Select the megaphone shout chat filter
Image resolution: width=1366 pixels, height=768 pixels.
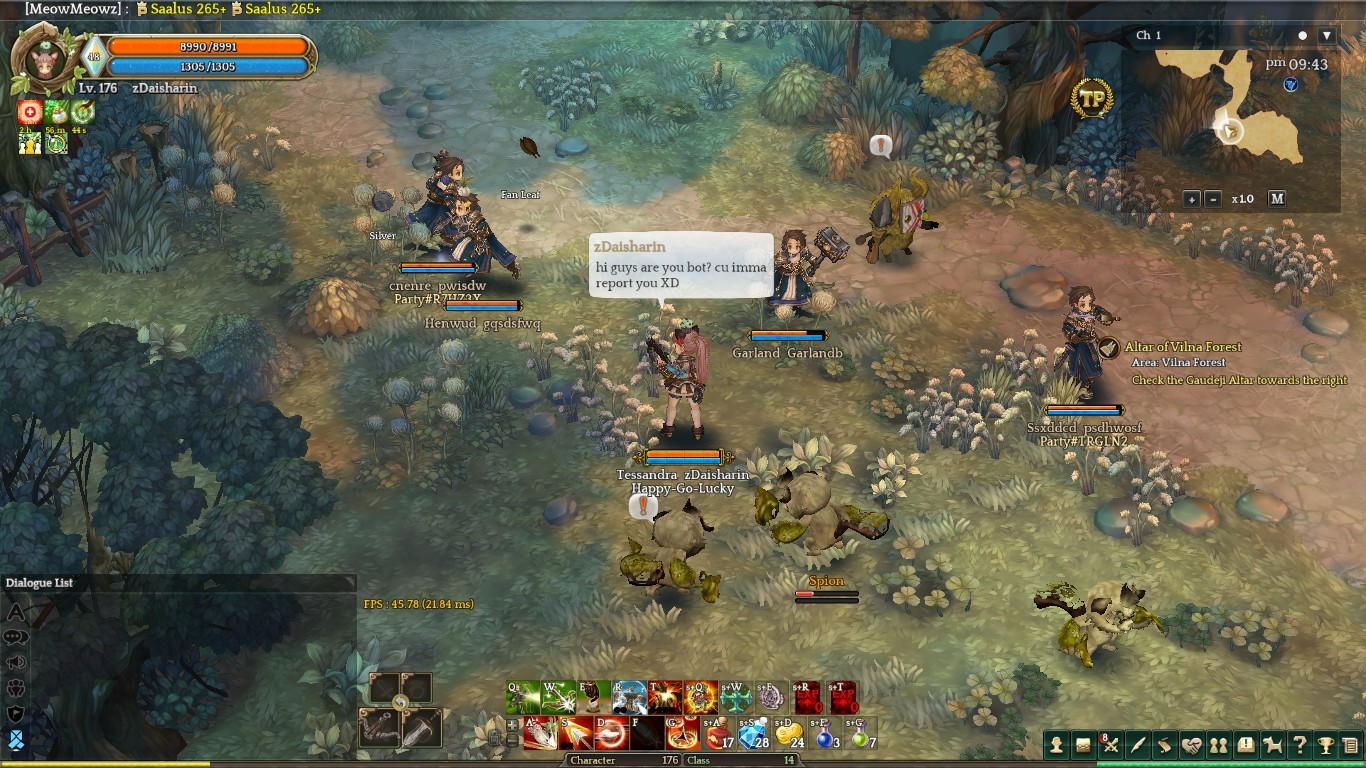click(x=16, y=663)
